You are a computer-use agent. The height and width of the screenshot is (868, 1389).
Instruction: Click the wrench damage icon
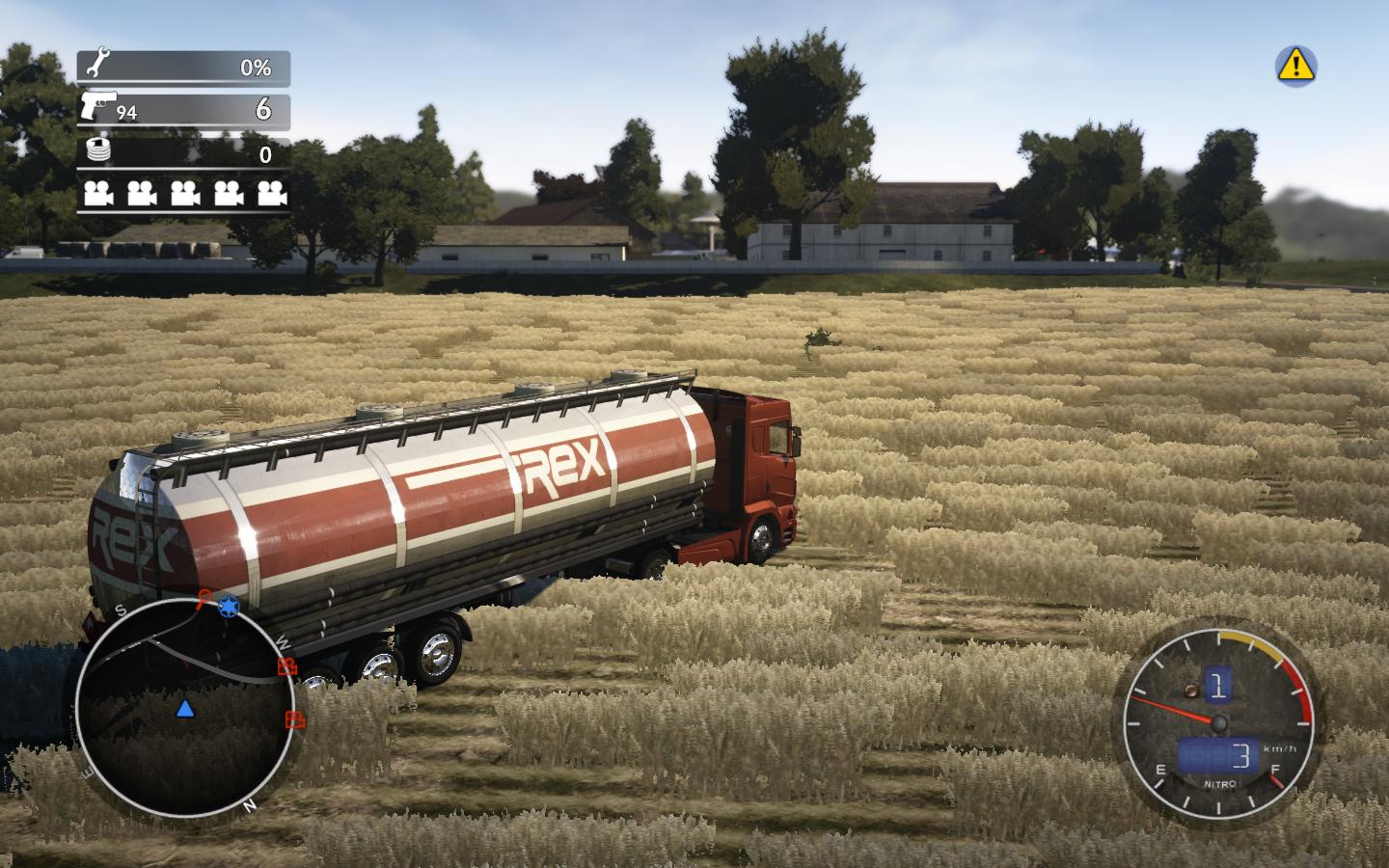pos(97,66)
